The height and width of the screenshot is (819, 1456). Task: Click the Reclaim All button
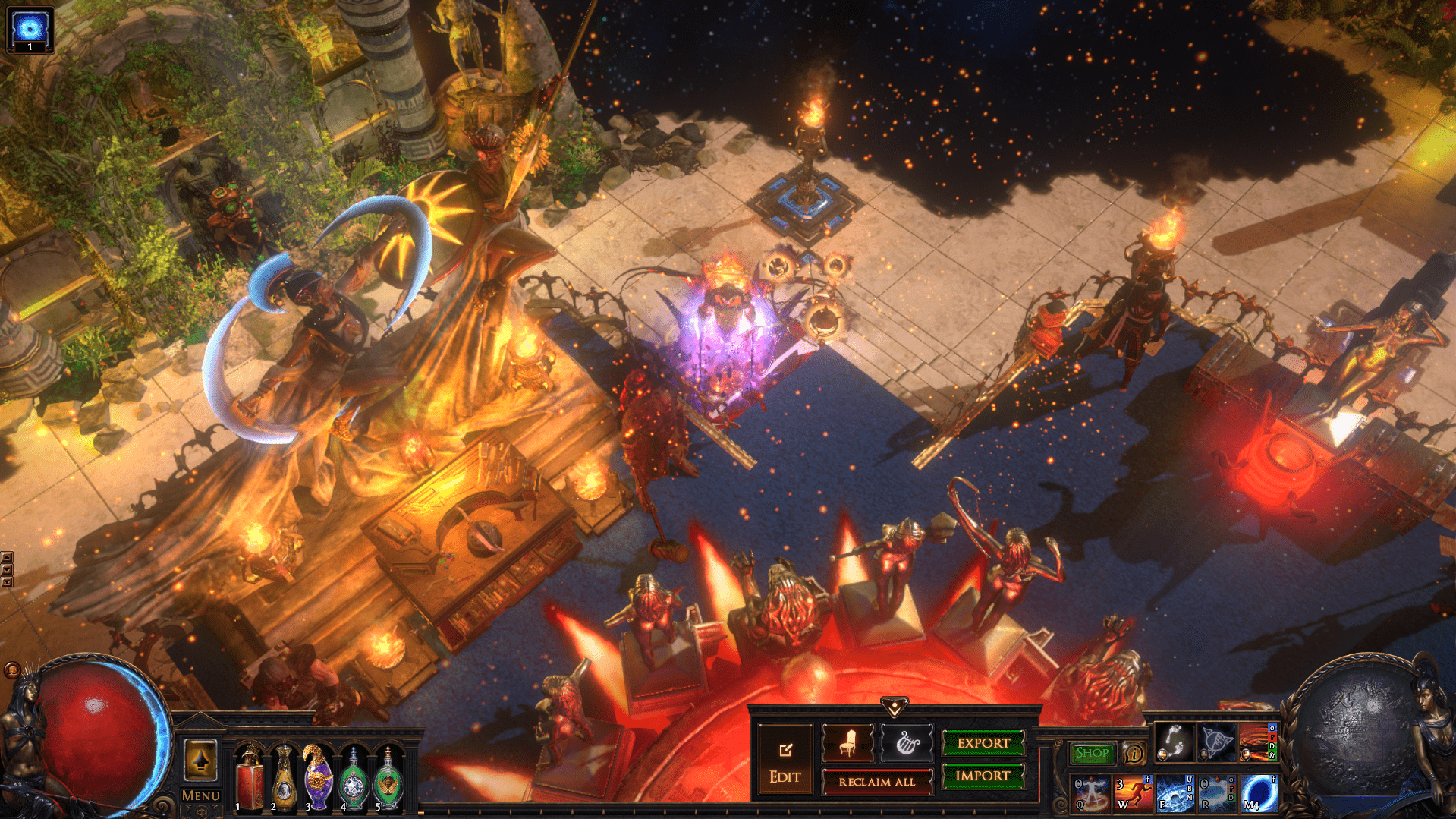876,782
